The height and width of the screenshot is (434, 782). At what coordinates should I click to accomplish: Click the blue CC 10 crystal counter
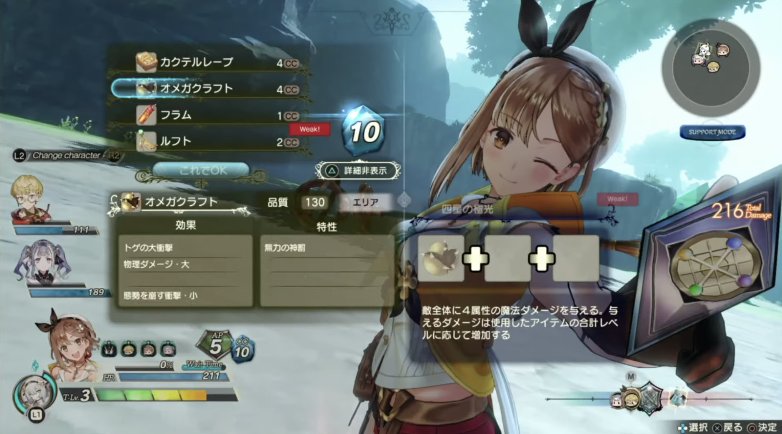tap(363, 130)
